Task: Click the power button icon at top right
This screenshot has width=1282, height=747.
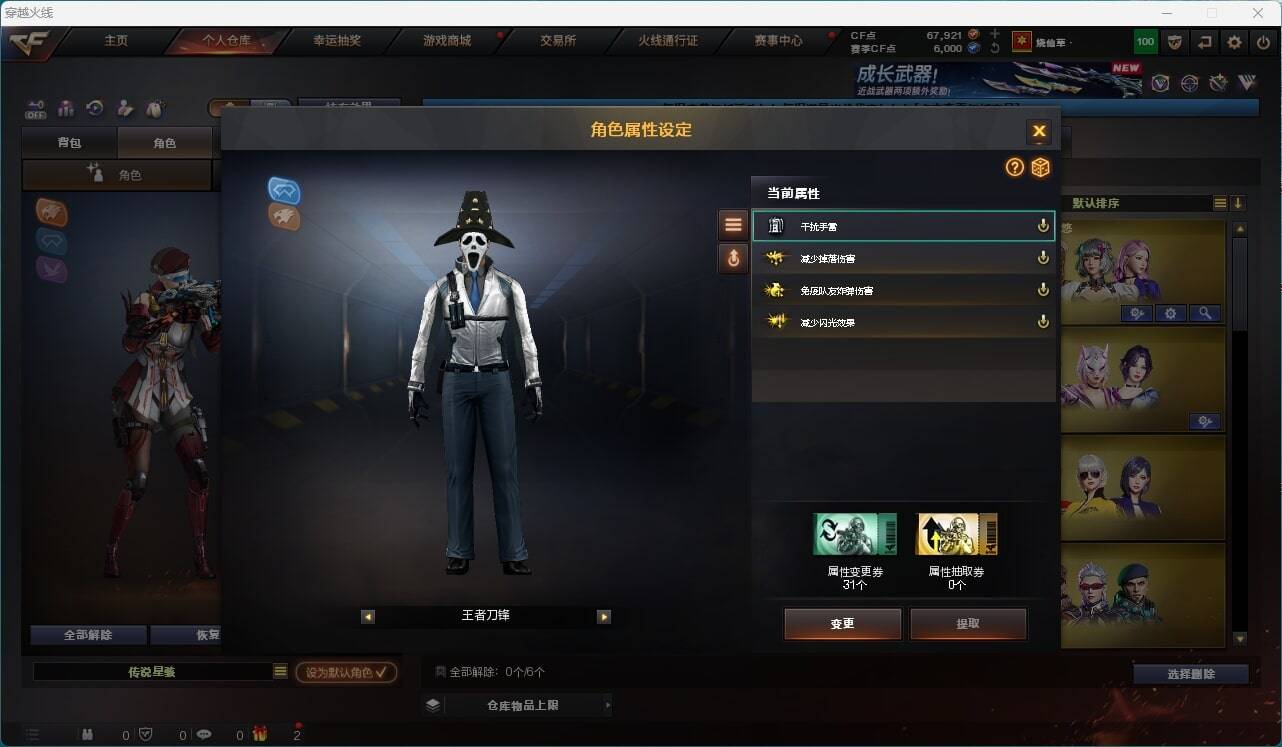Action: pos(1262,42)
